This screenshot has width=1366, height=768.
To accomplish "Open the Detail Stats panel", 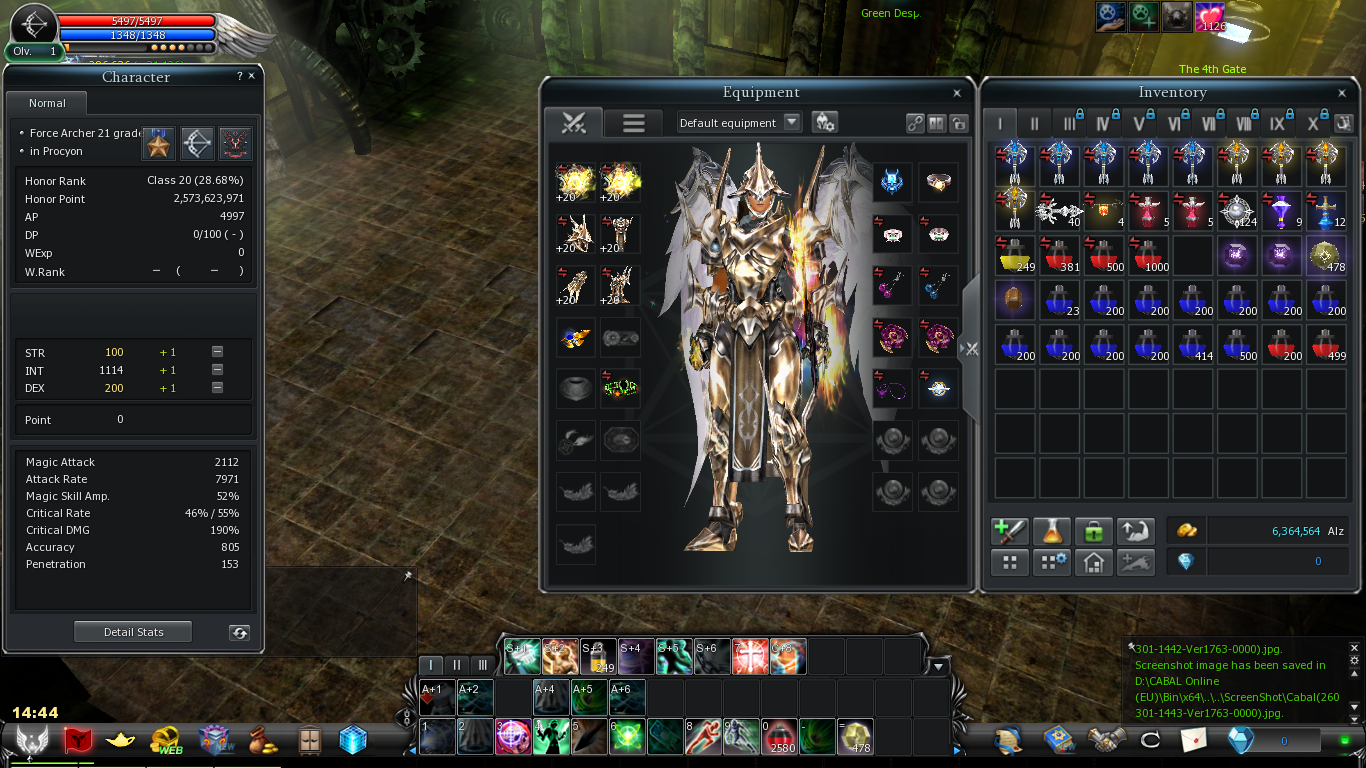I will [x=133, y=632].
